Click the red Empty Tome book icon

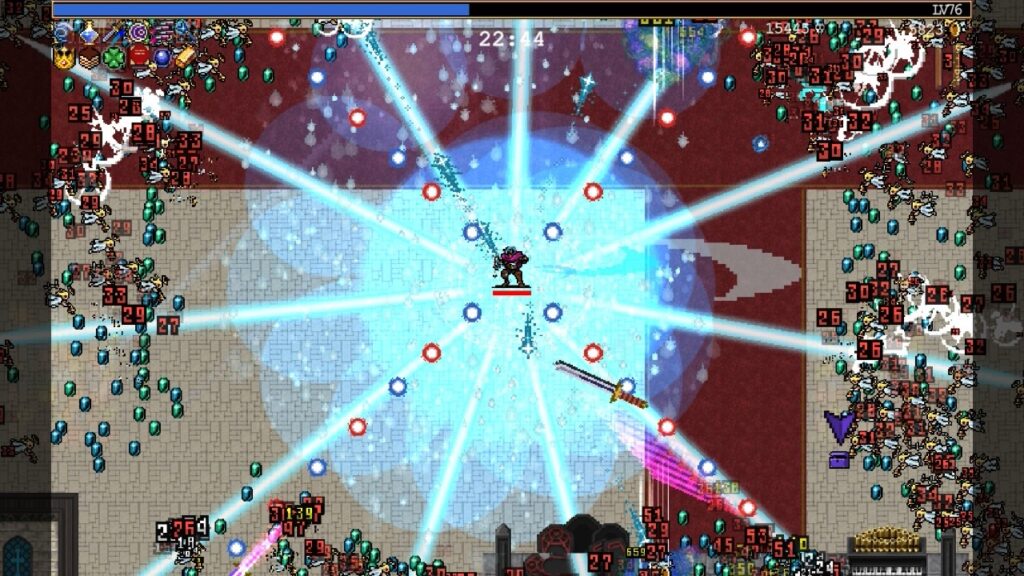tap(138, 57)
